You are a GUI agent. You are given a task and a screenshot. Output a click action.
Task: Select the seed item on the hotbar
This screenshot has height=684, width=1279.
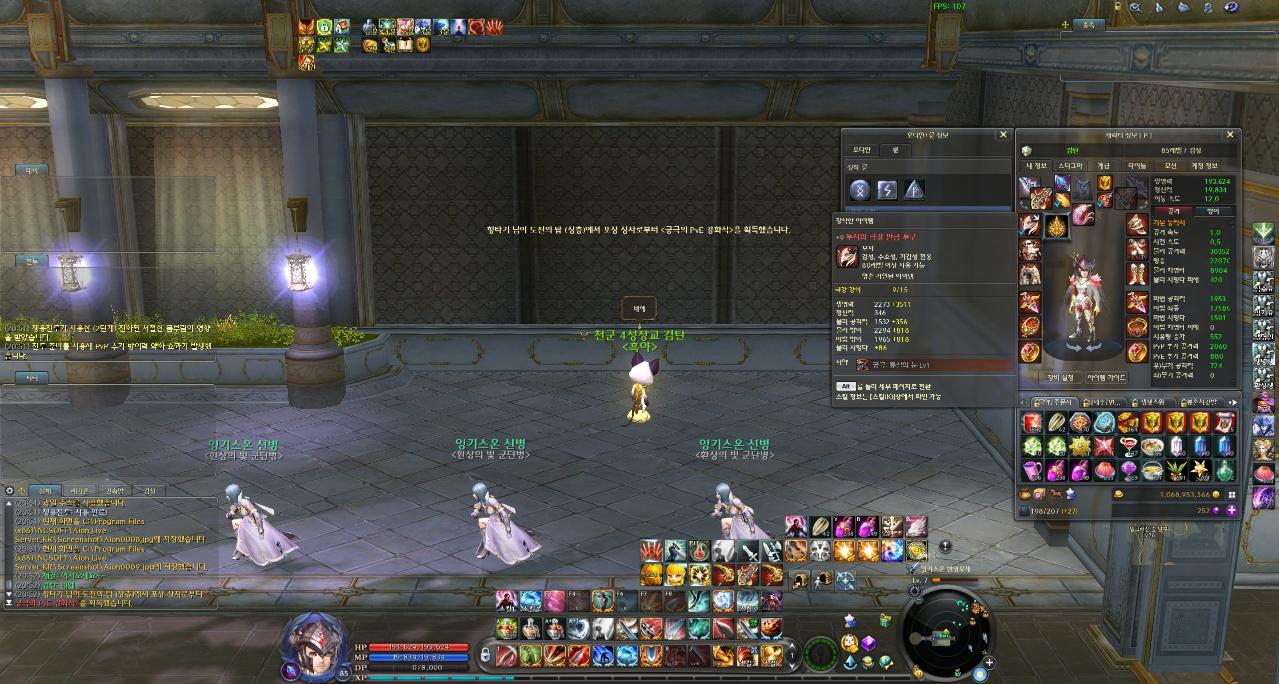(820, 526)
